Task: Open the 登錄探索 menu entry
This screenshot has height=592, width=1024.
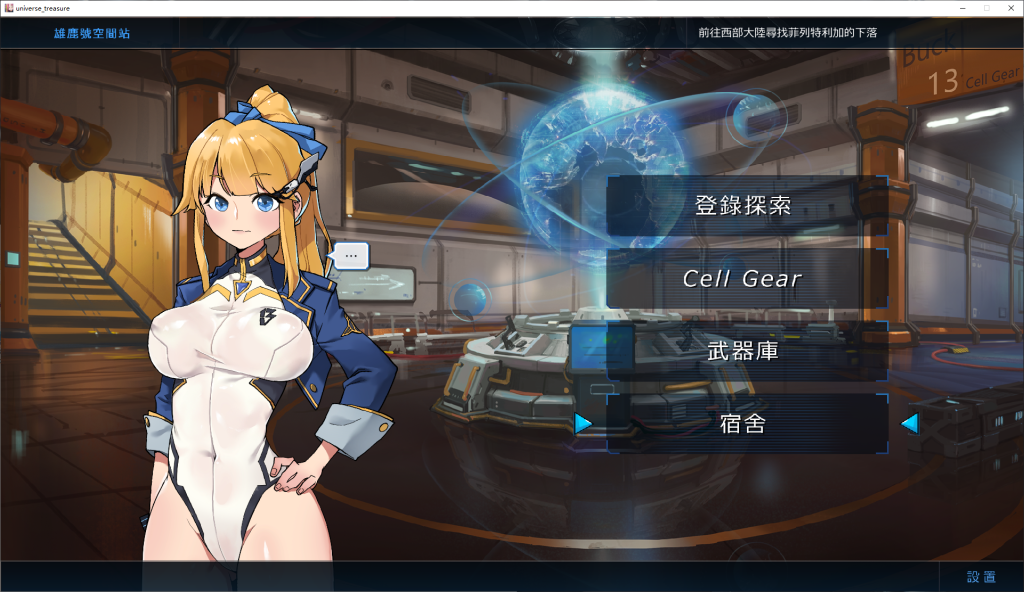Action: tap(744, 206)
